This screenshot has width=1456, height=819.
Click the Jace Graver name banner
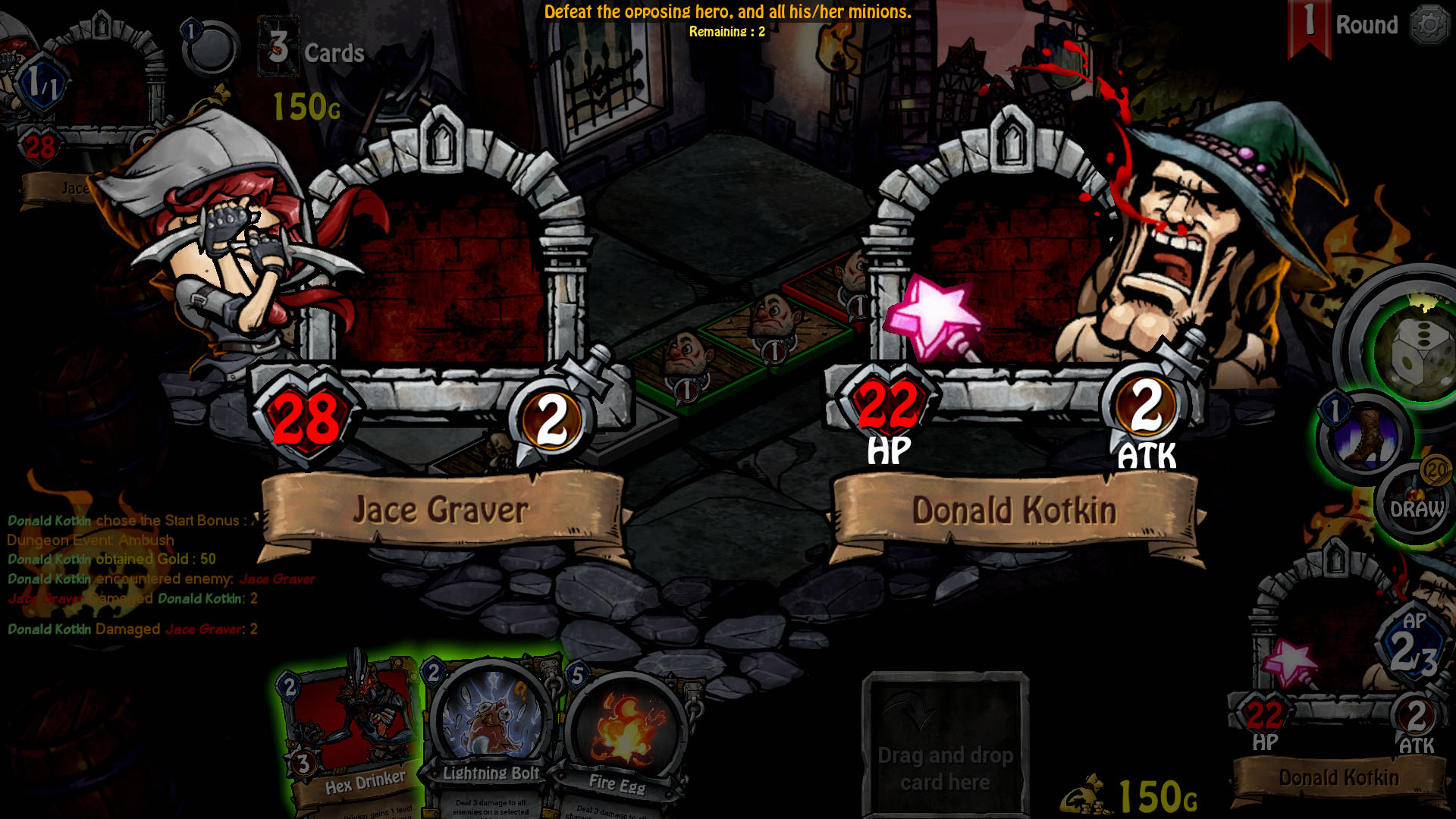point(438,509)
